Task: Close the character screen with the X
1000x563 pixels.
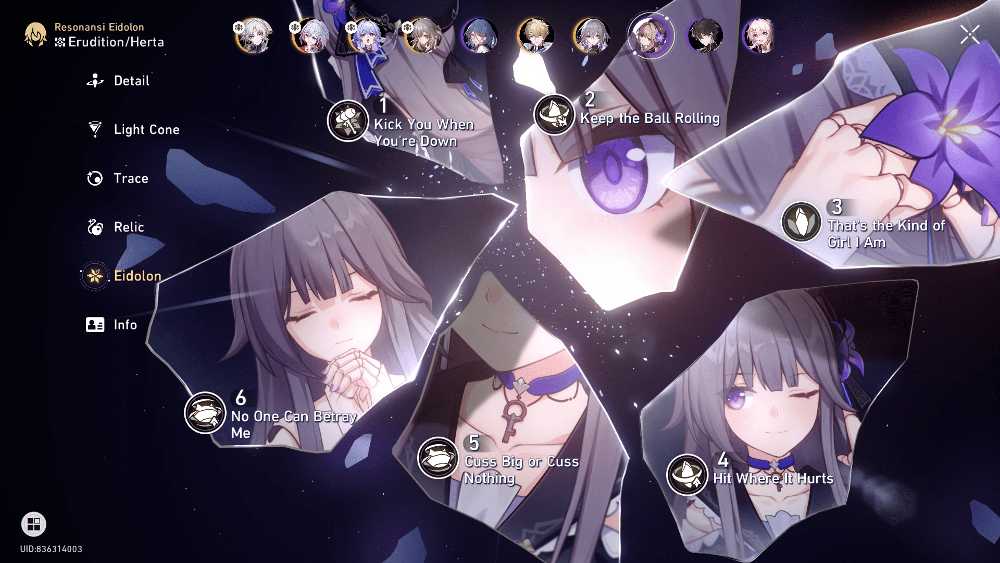Action: (x=969, y=35)
